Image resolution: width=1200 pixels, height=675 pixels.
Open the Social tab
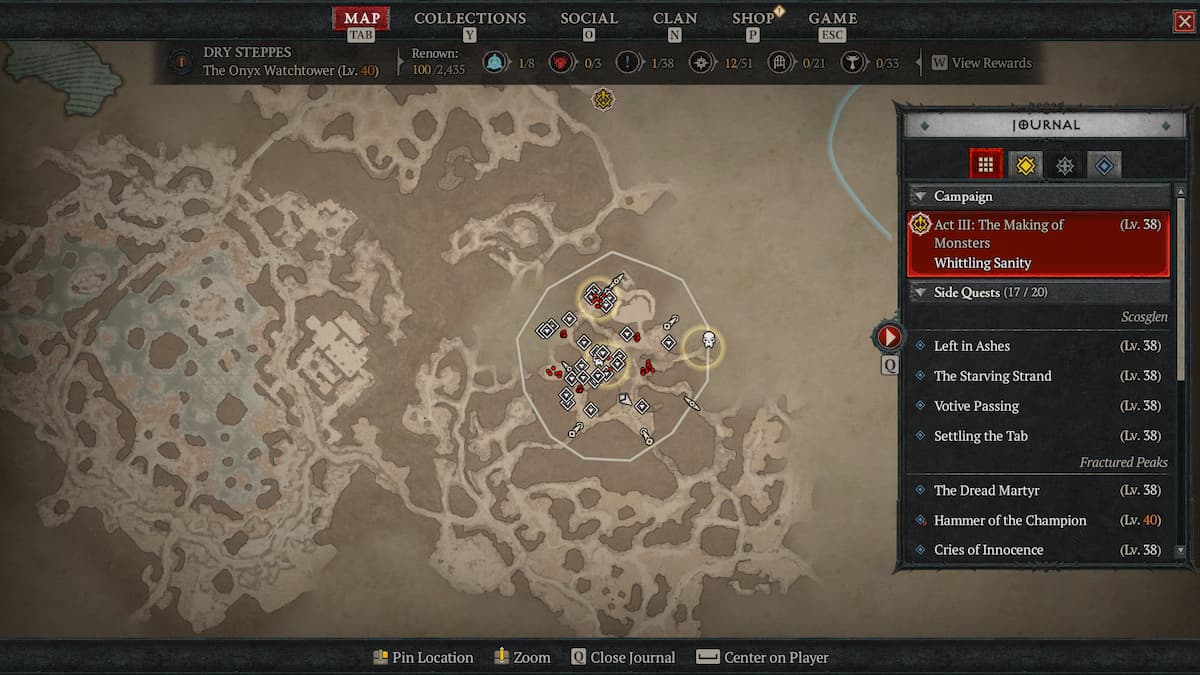coord(589,18)
